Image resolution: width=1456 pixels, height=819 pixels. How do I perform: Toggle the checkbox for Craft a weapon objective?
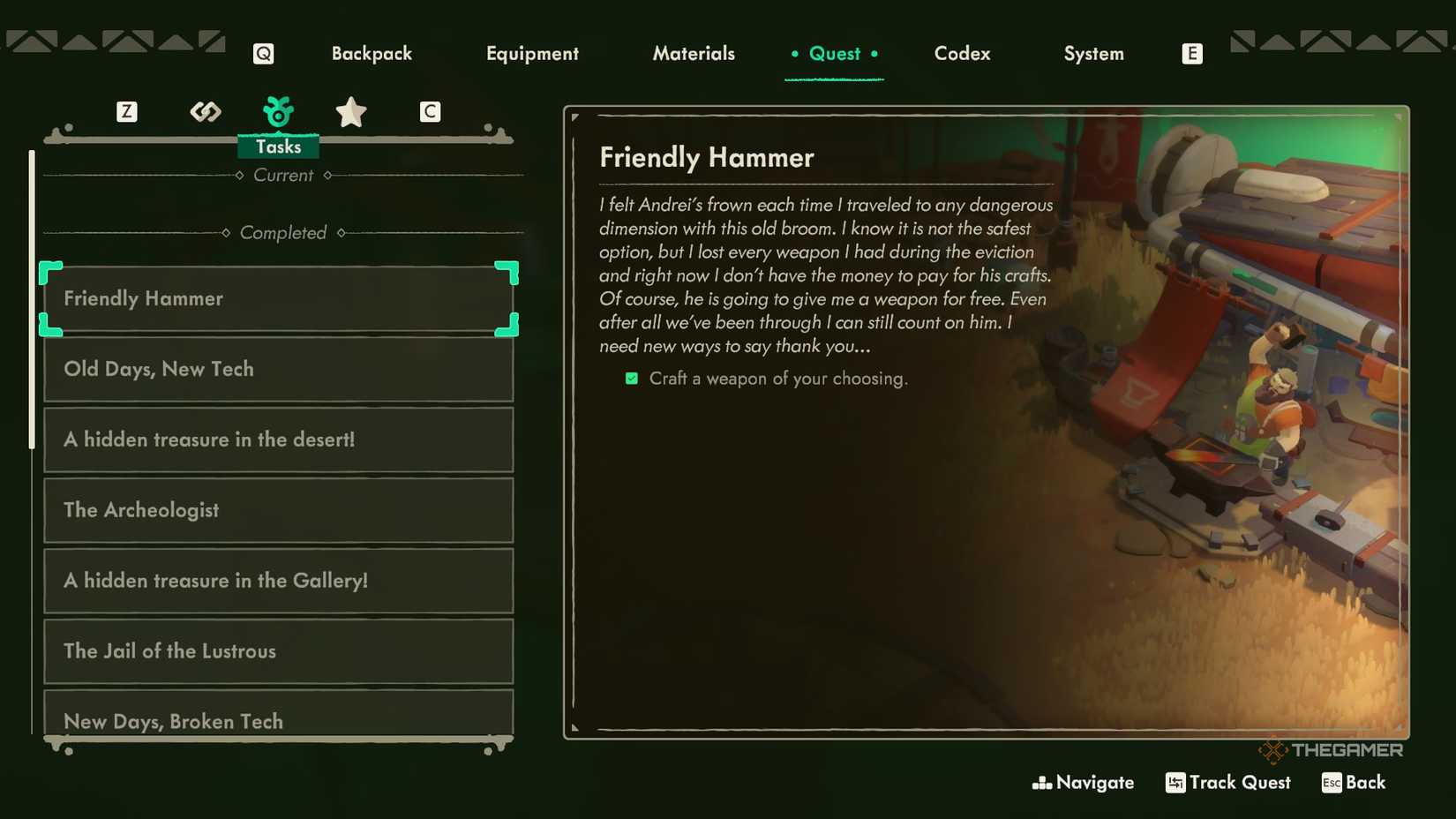(631, 378)
